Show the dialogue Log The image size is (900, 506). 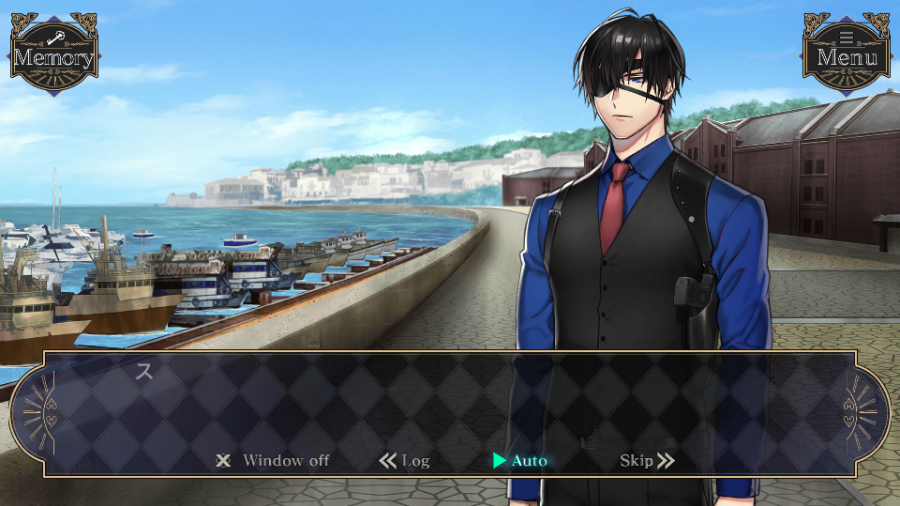(405, 461)
